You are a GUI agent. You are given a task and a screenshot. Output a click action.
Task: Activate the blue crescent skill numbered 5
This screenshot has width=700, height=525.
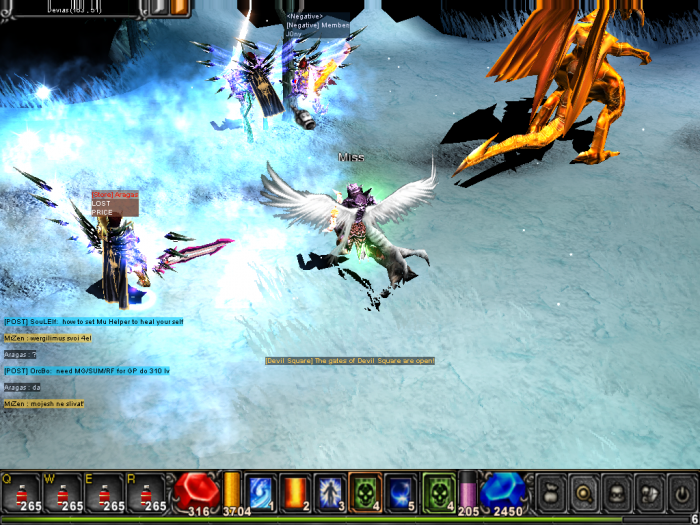(401, 492)
